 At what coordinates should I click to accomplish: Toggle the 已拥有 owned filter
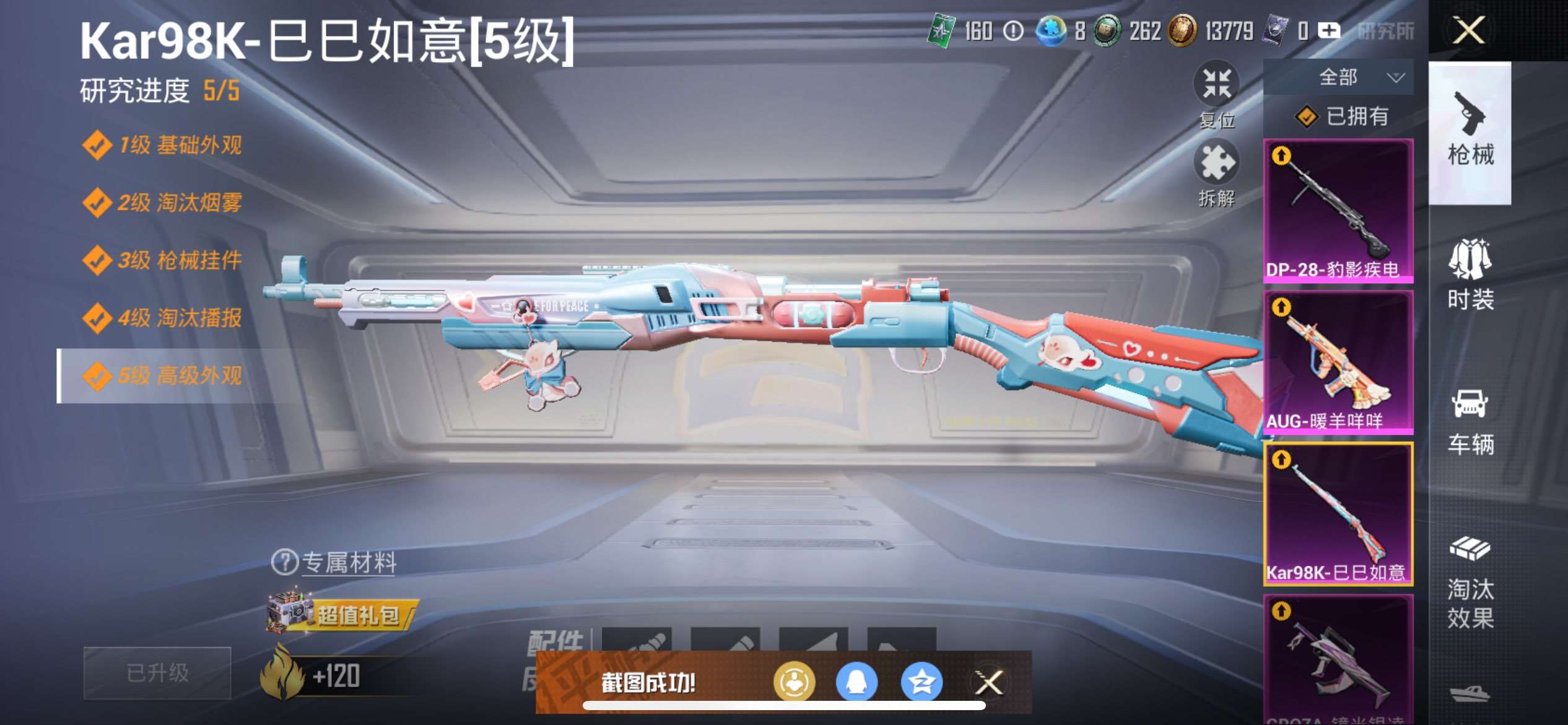(x=1350, y=116)
